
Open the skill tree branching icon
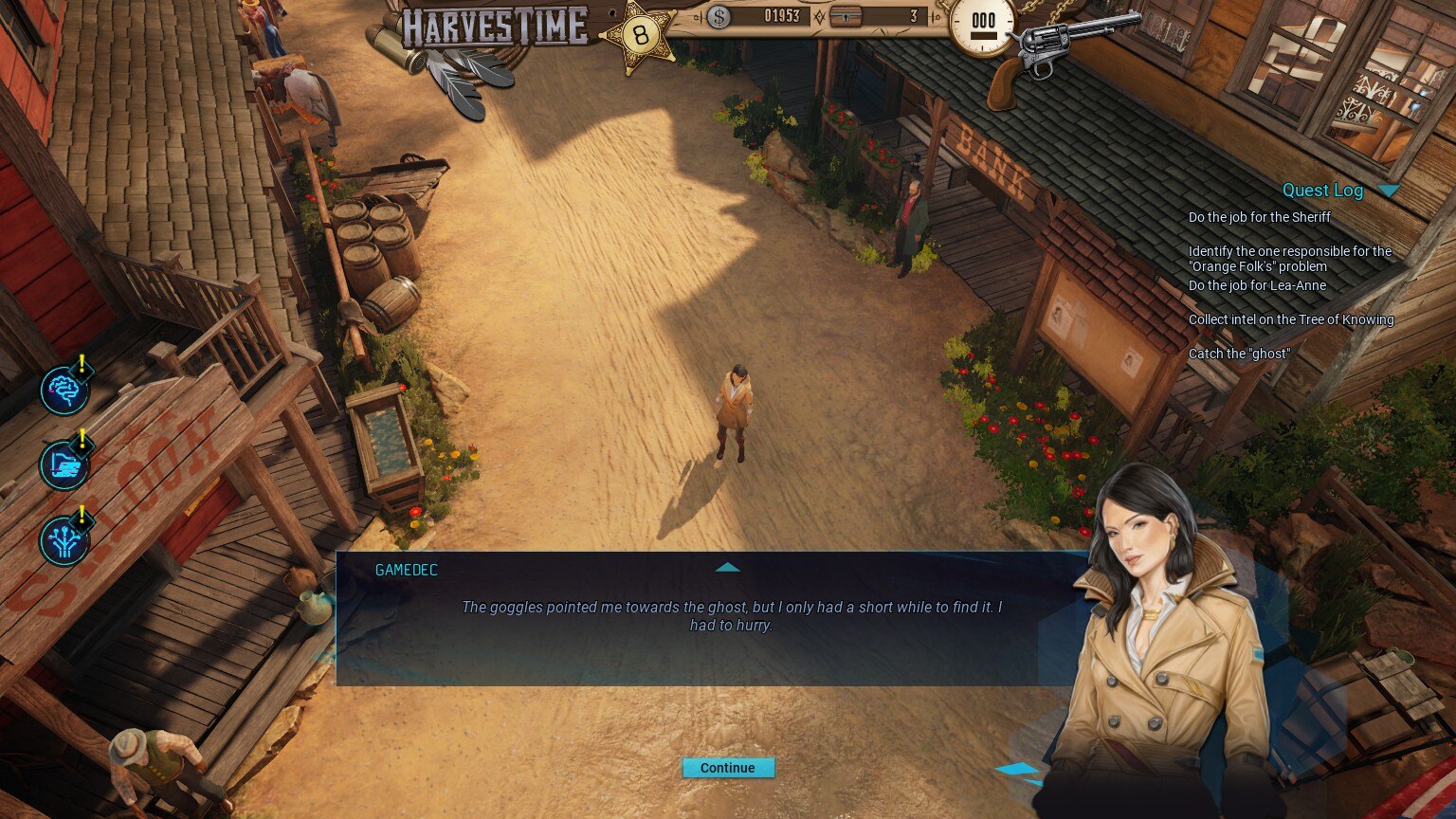point(64,540)
